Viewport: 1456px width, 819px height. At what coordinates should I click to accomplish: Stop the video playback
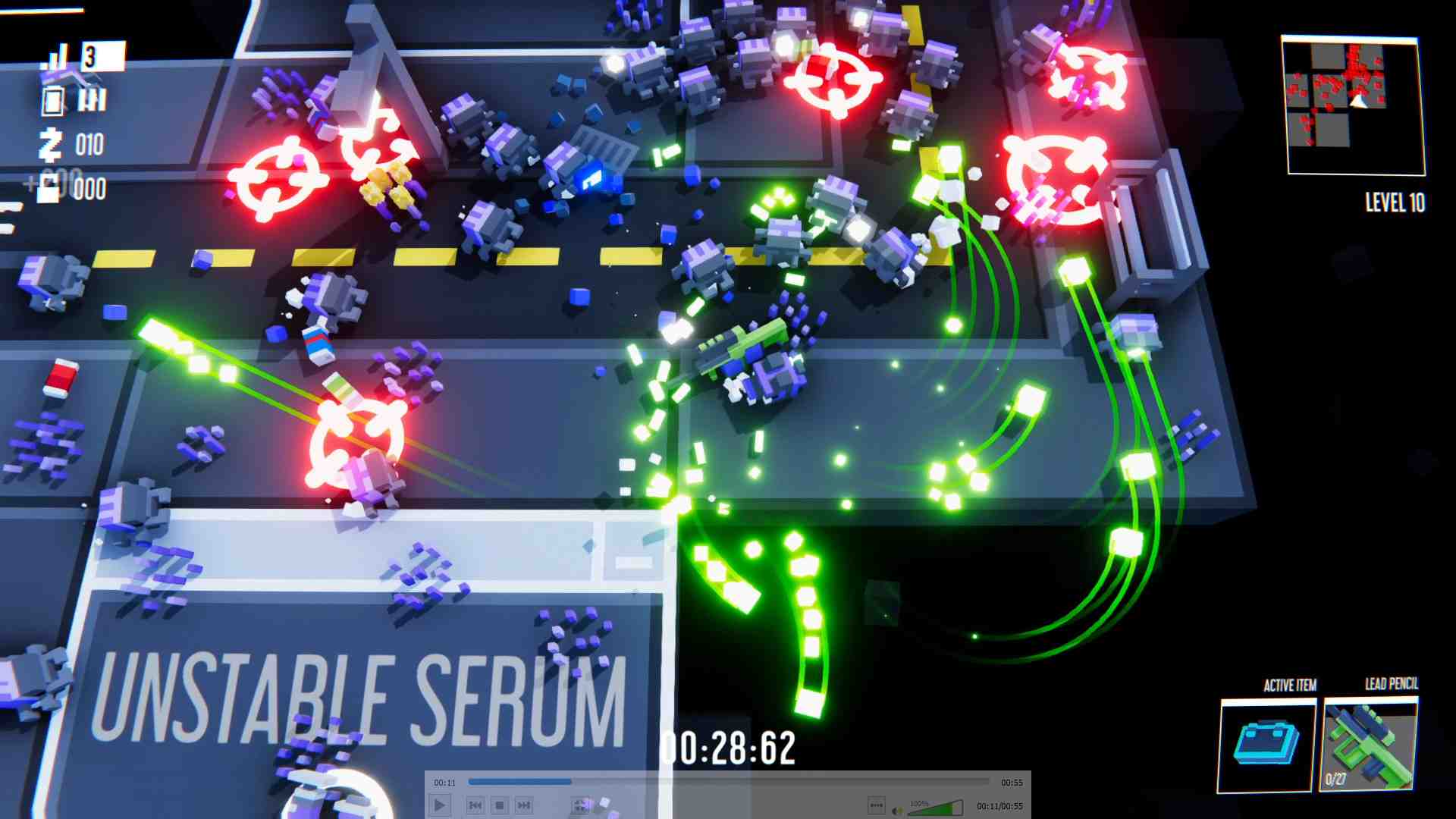click(x=499, y=805)
